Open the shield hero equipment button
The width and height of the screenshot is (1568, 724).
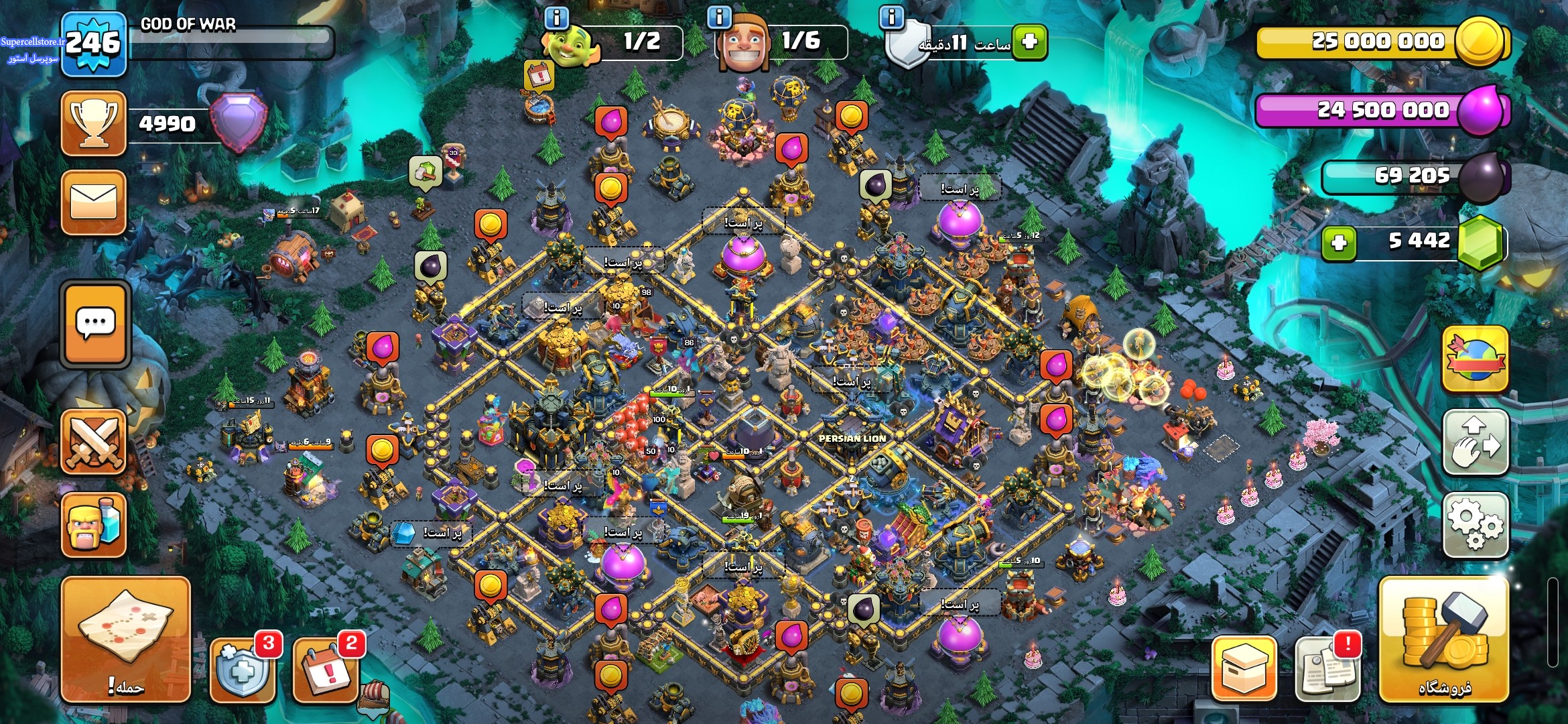[x=243, y=669]
